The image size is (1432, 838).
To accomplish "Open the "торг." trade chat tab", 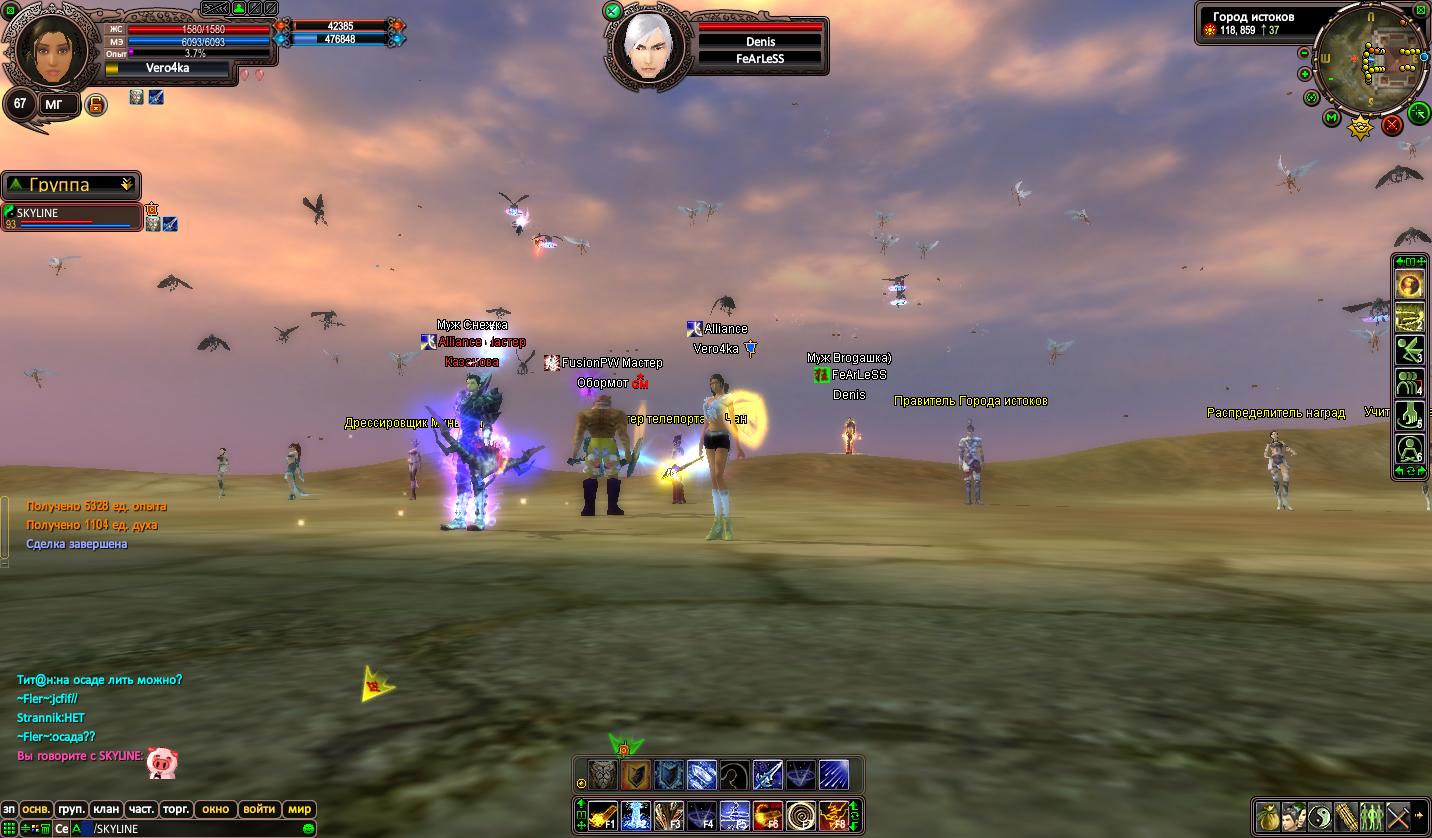I will [x=176, y=809].
